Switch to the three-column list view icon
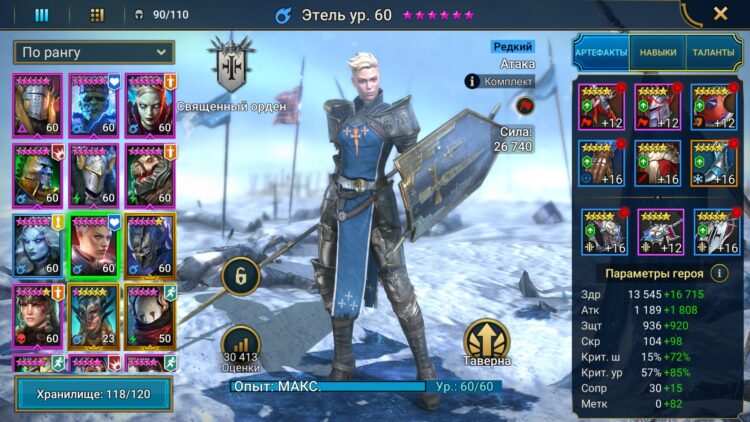The height and width of the screenshot is (422, 750). tap(42, 15)
